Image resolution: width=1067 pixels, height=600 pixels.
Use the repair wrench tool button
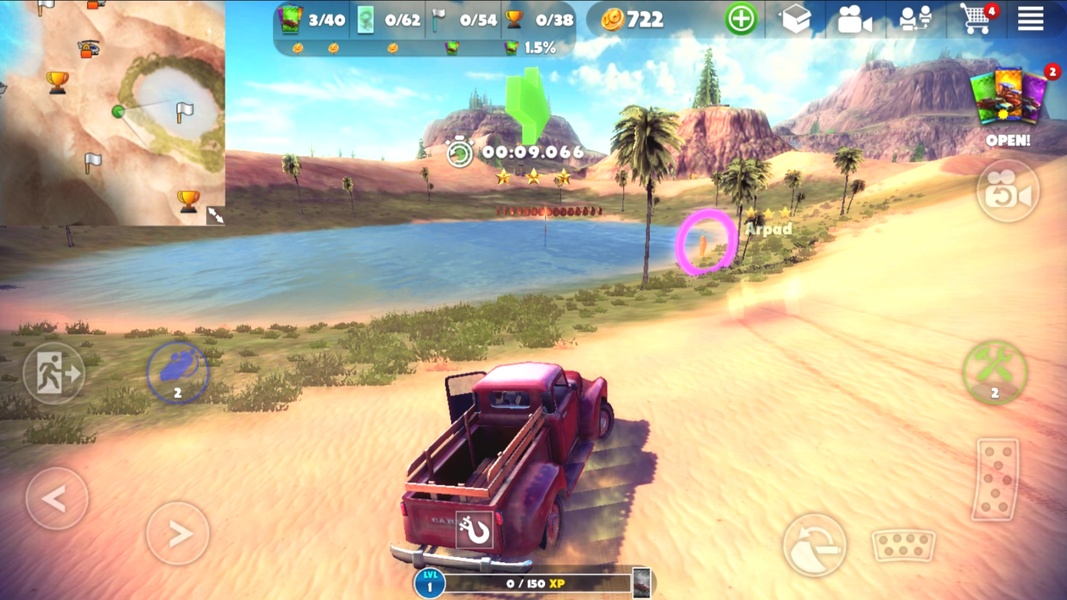(x=994, y=371)
